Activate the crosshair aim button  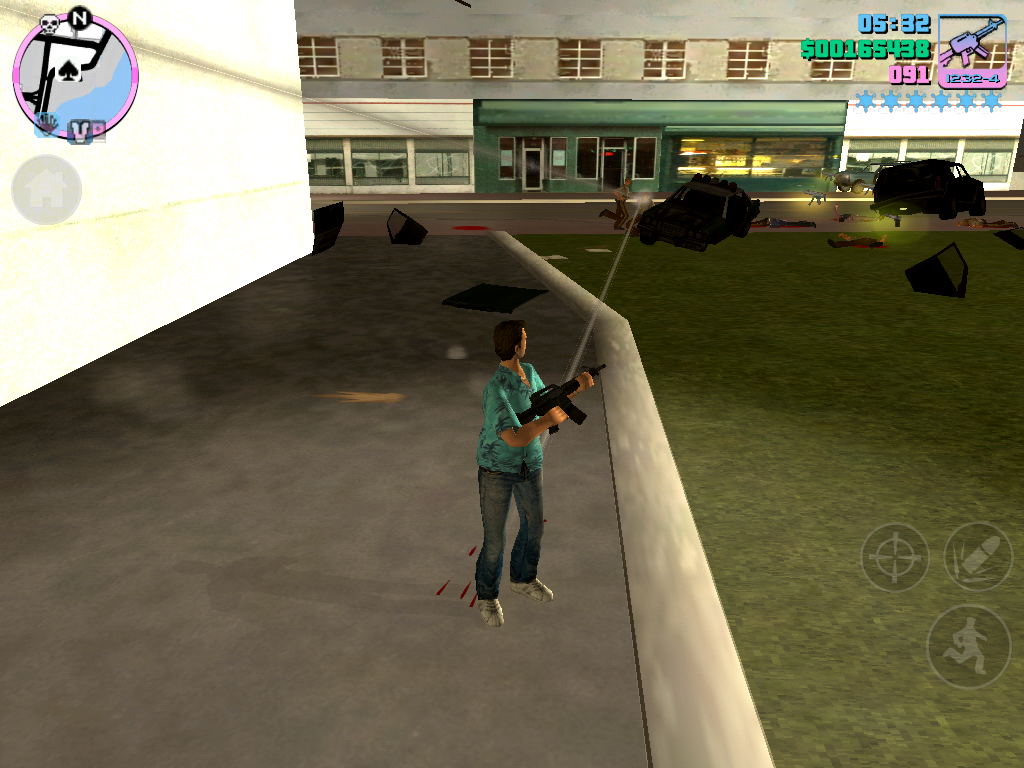click(x=894, y=557)
